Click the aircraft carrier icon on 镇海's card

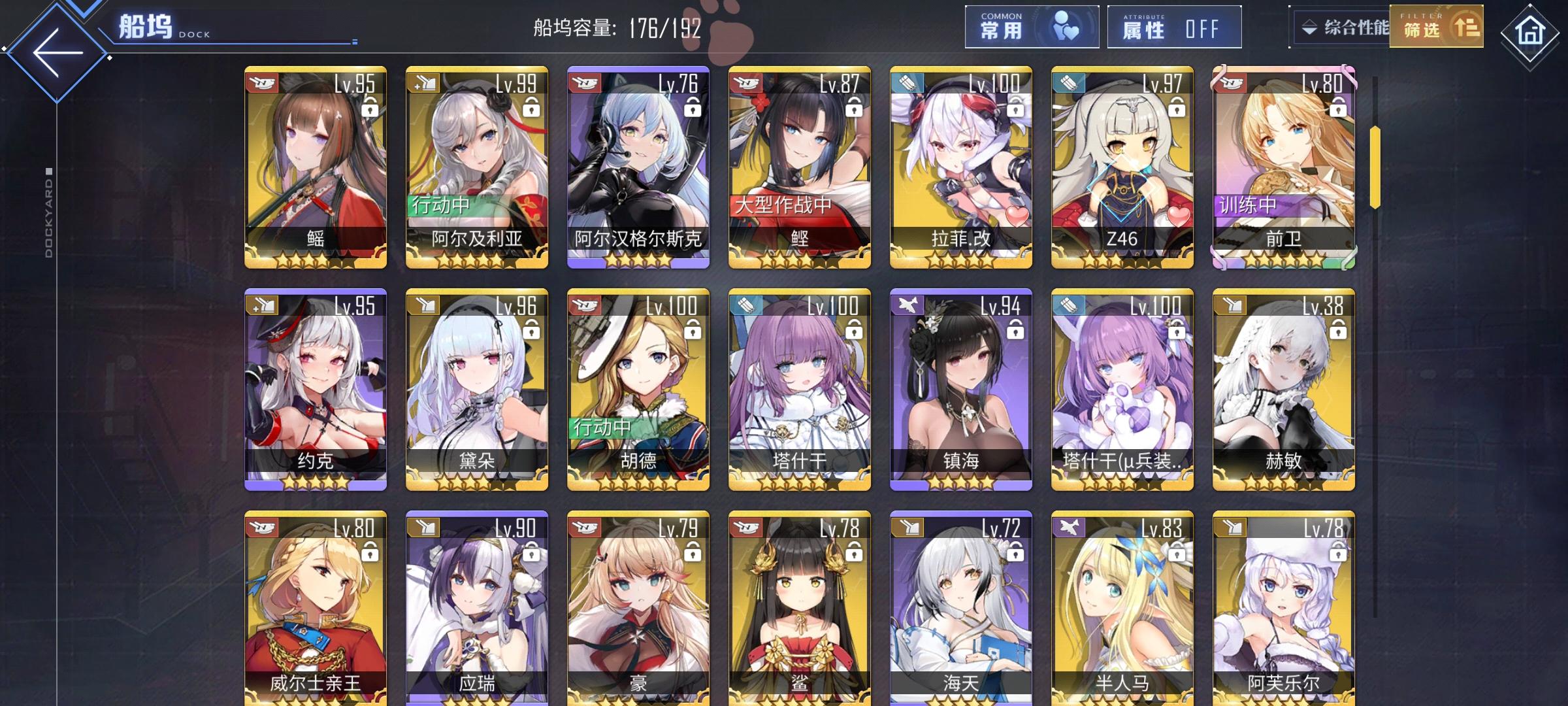pos(907,305)
